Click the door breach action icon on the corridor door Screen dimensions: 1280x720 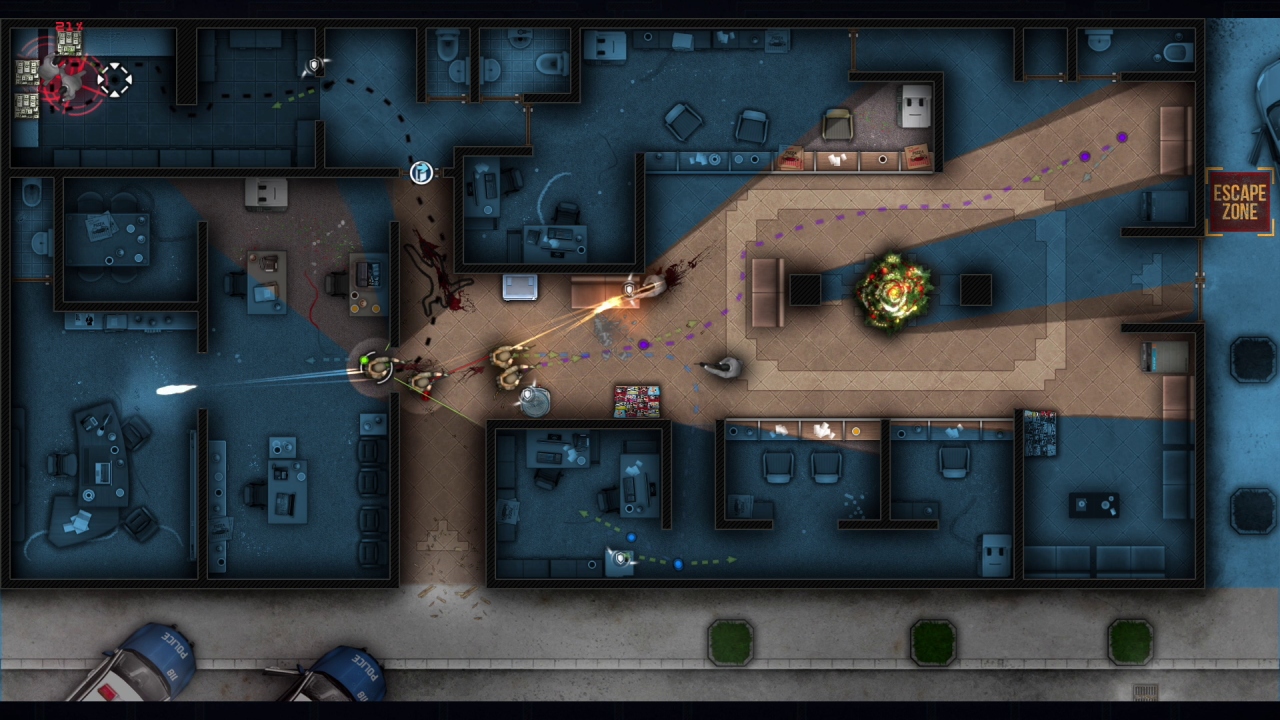click(x=420, y=173)
